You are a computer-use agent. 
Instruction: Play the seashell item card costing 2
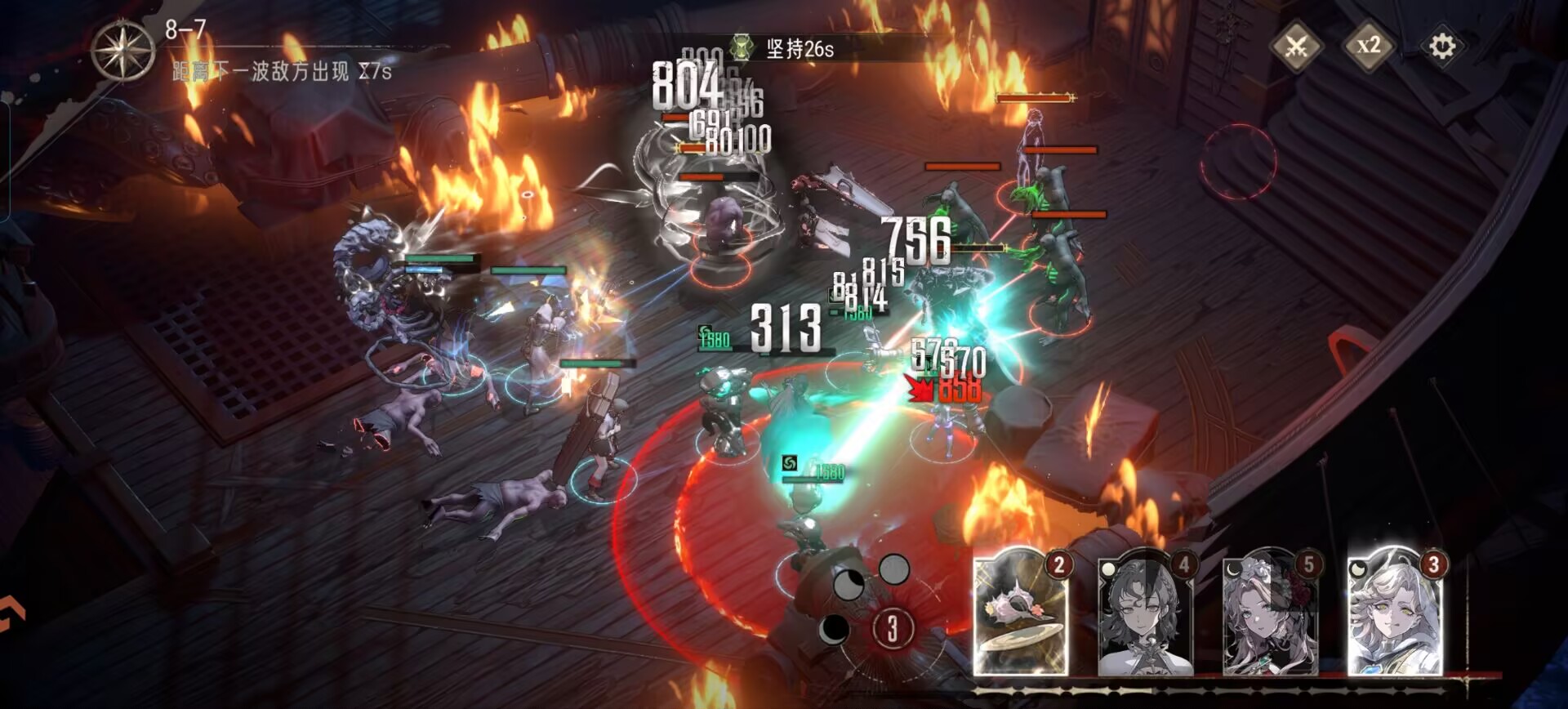coord(1022,614)
